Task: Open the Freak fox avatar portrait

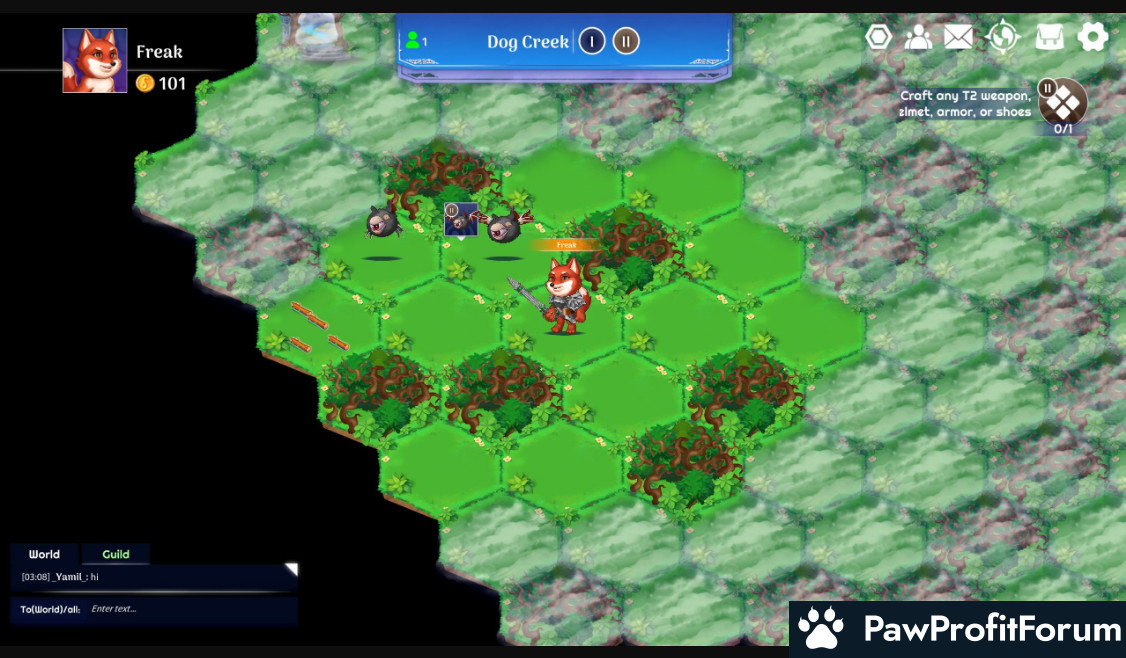Action: pos(95,61)
